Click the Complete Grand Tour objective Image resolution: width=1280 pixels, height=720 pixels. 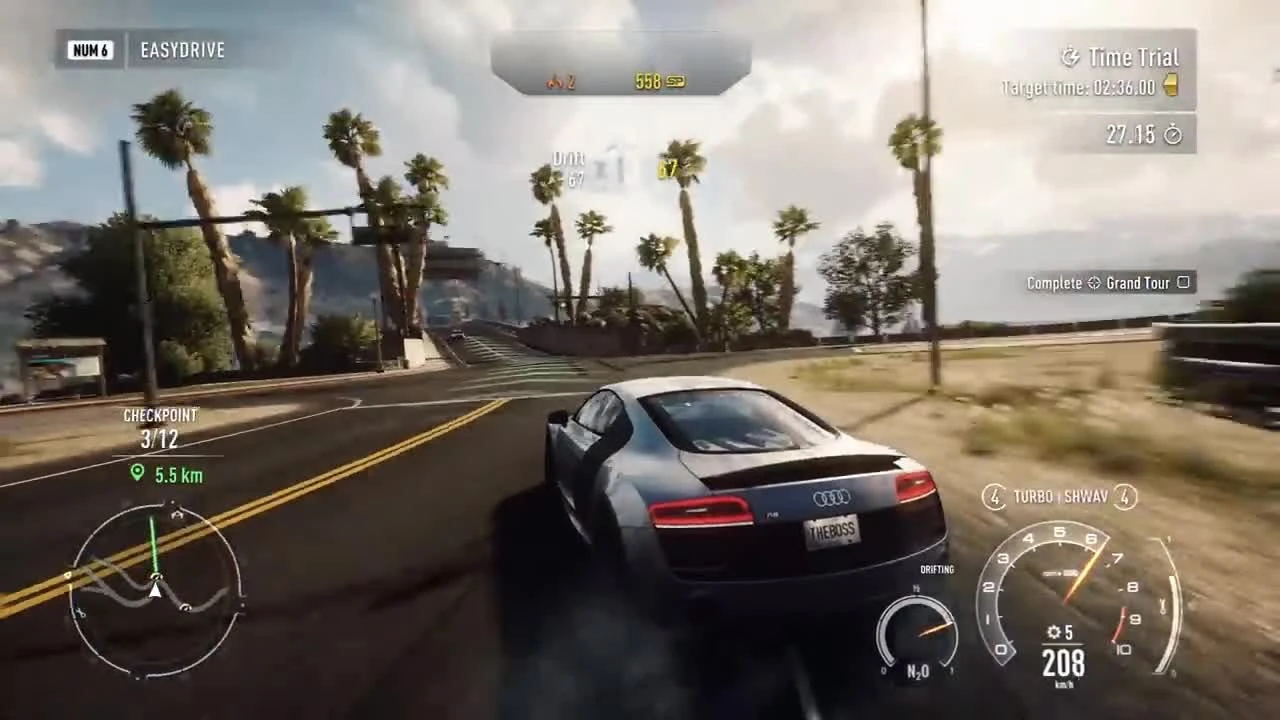pyautogui.click(x=1110, y=283)
